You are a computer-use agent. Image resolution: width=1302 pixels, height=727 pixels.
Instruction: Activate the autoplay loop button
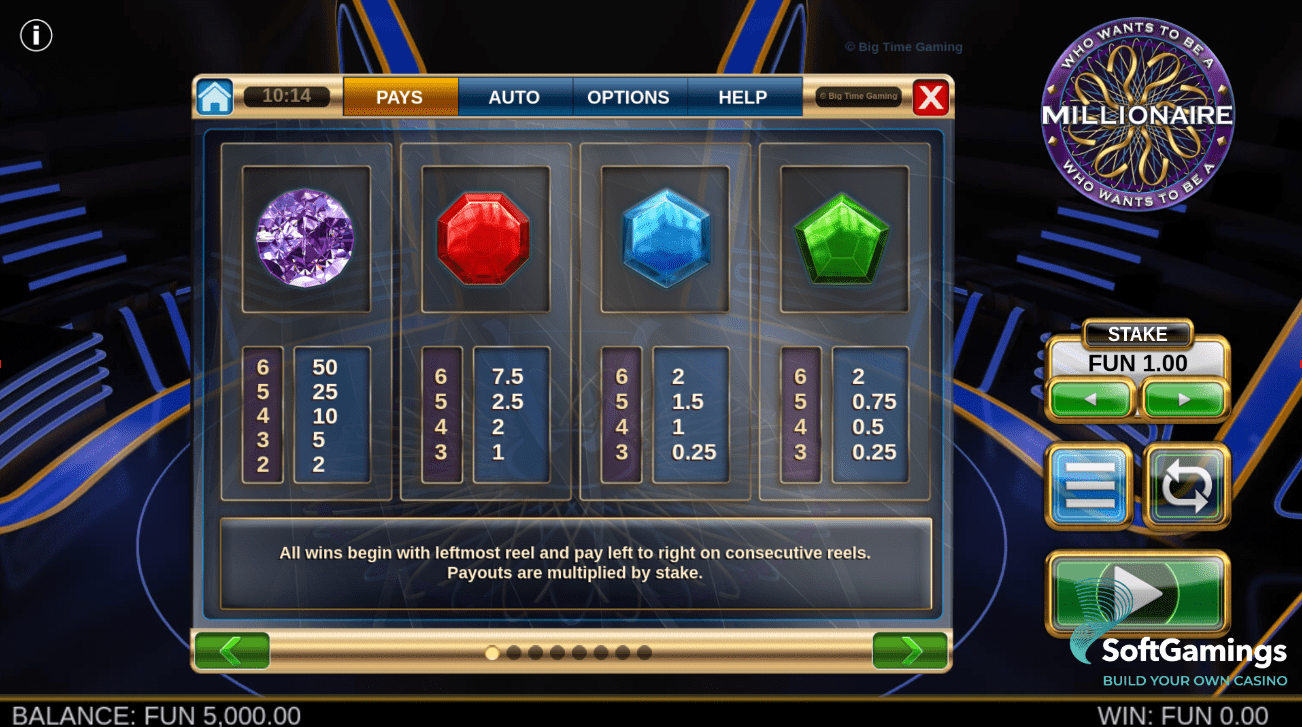(x=1186, y=486)
